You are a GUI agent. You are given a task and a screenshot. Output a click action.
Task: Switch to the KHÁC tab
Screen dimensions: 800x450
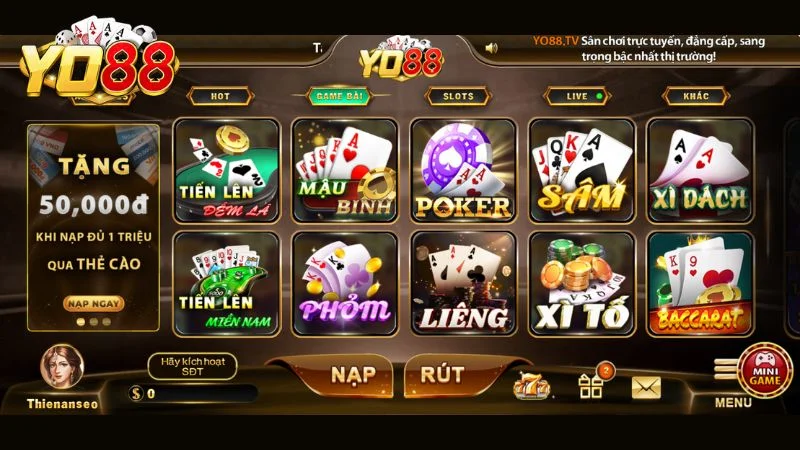(696, 96)
